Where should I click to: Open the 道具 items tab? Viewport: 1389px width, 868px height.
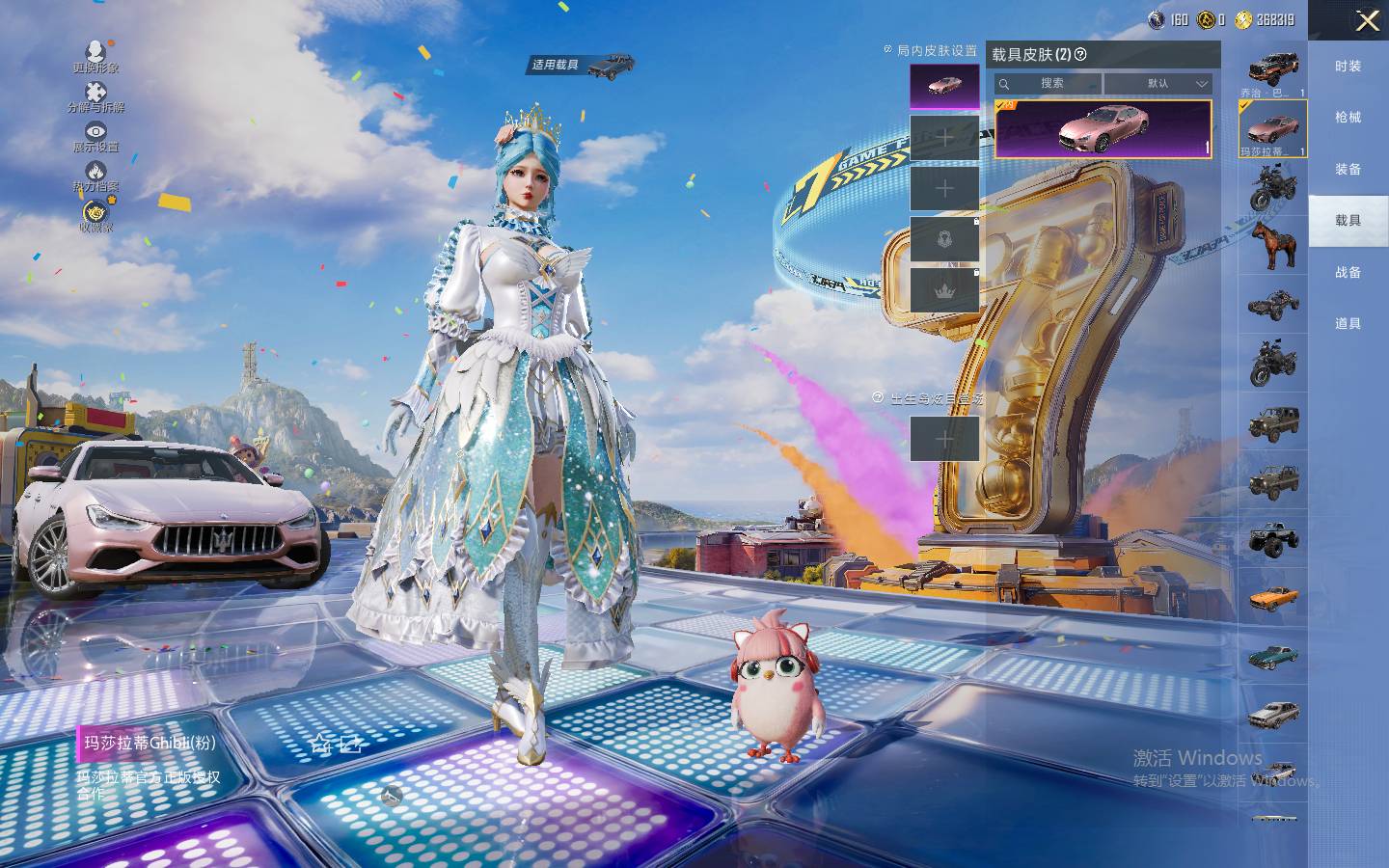tap(1348, 324)
